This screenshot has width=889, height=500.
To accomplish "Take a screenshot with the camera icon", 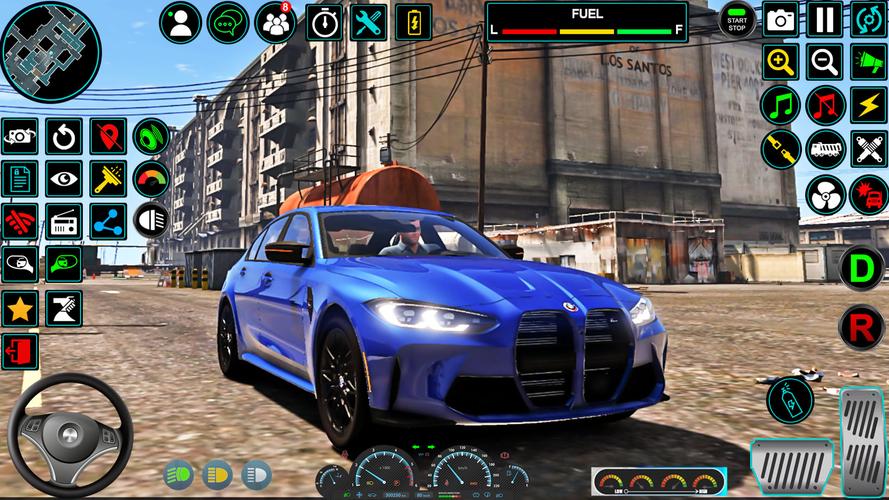I will coord(780,19).
